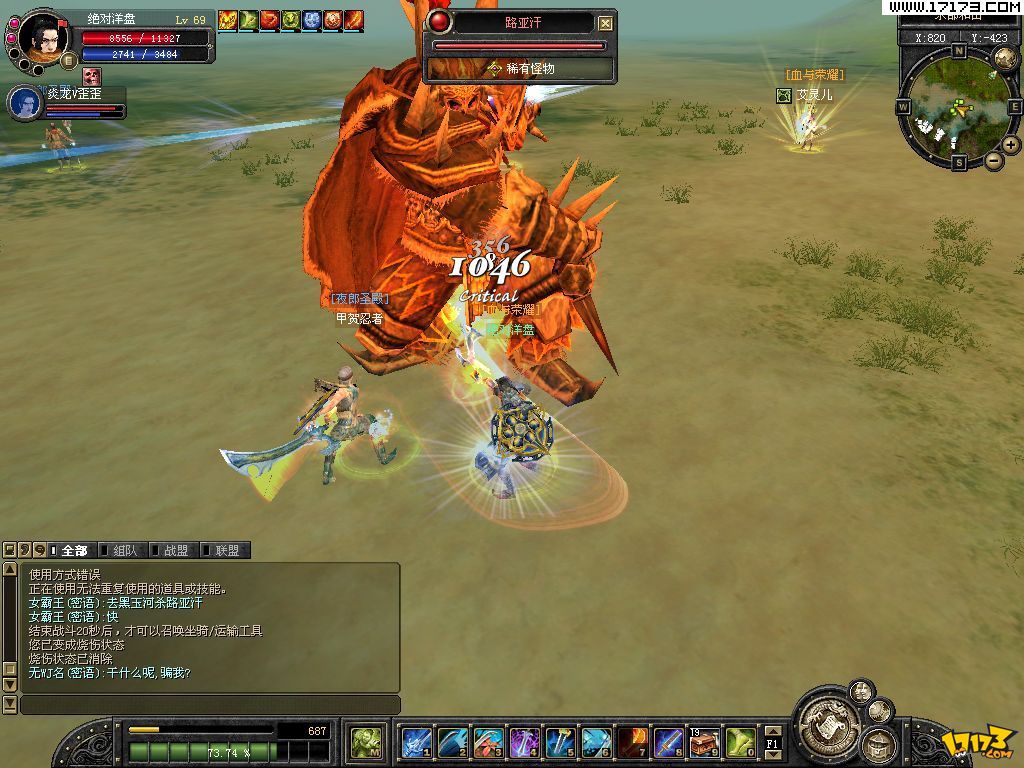Use the treasure chest item in slot 9
This screenshot has height=768, width=1024.
coord(704,743)
